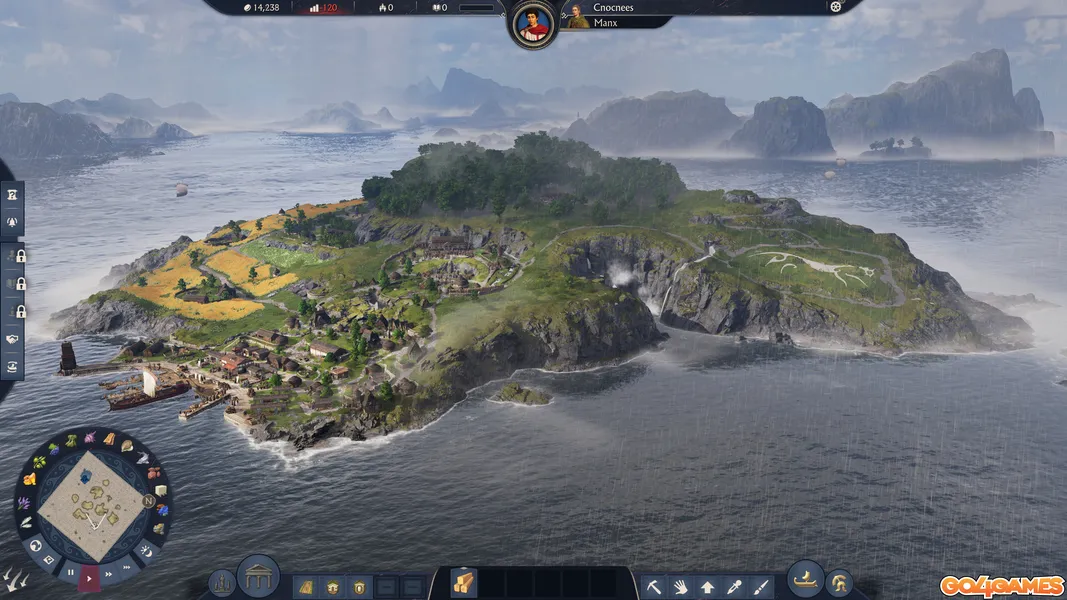Open the temple building menu

(258, 575)
